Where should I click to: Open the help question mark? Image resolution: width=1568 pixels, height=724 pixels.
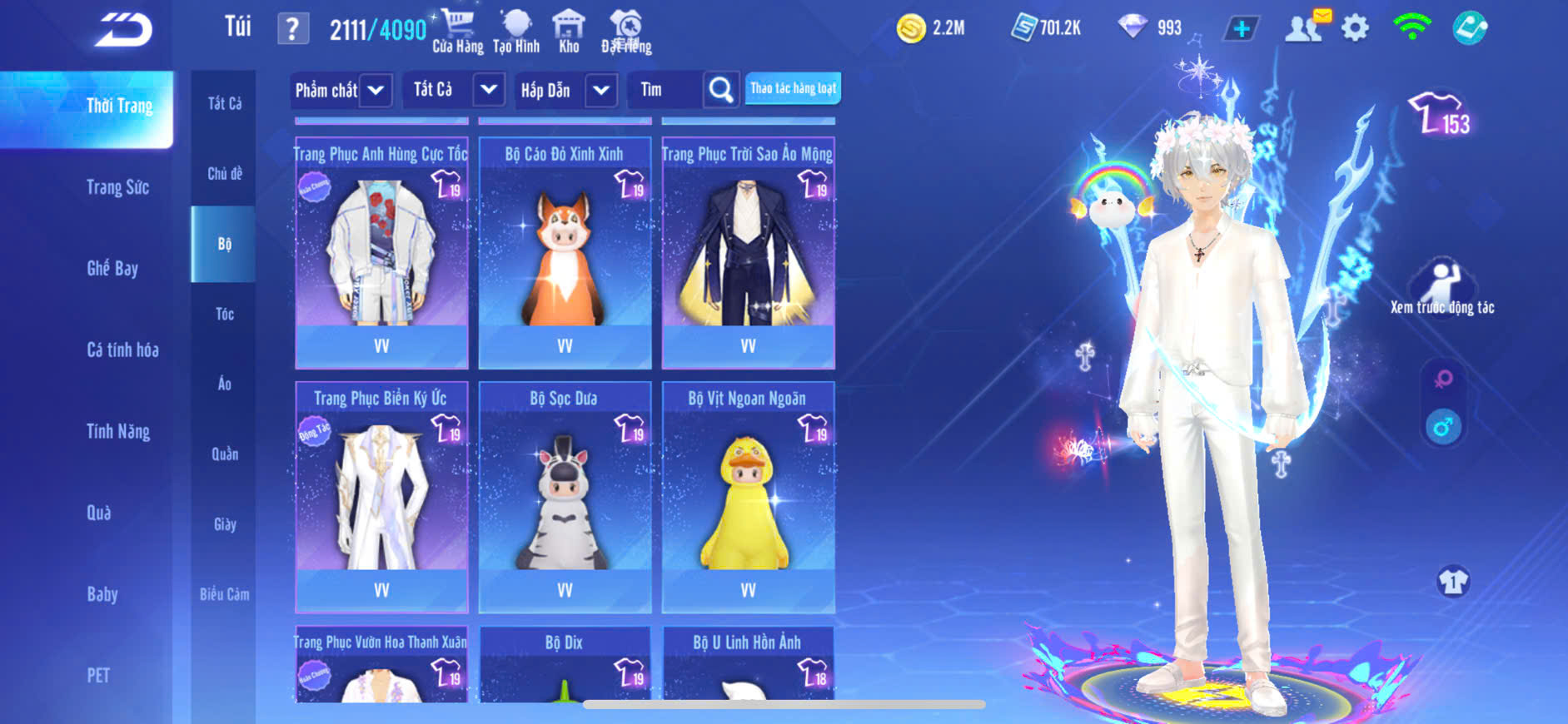point(292,29)
